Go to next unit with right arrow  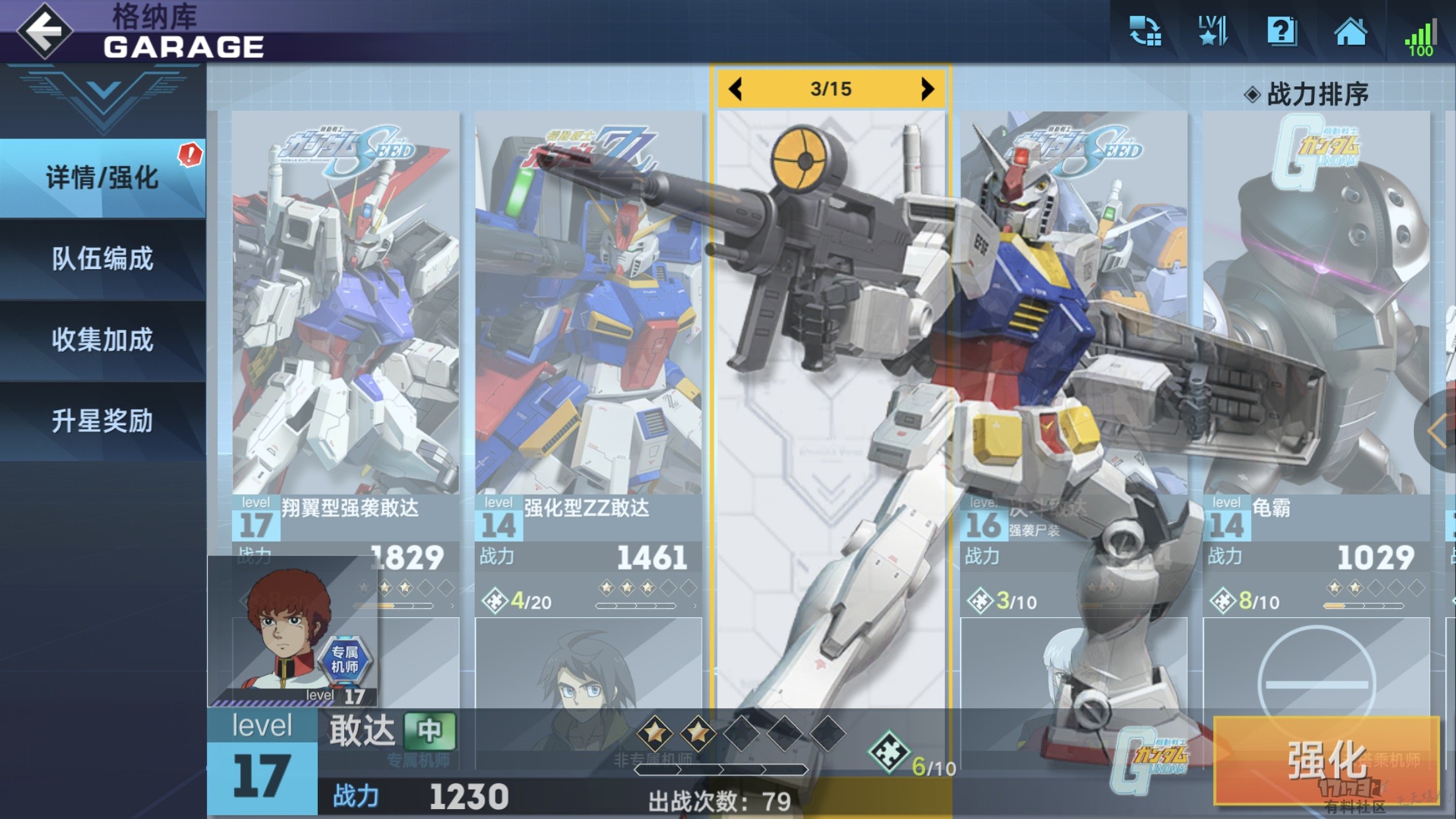click(927, 89)
